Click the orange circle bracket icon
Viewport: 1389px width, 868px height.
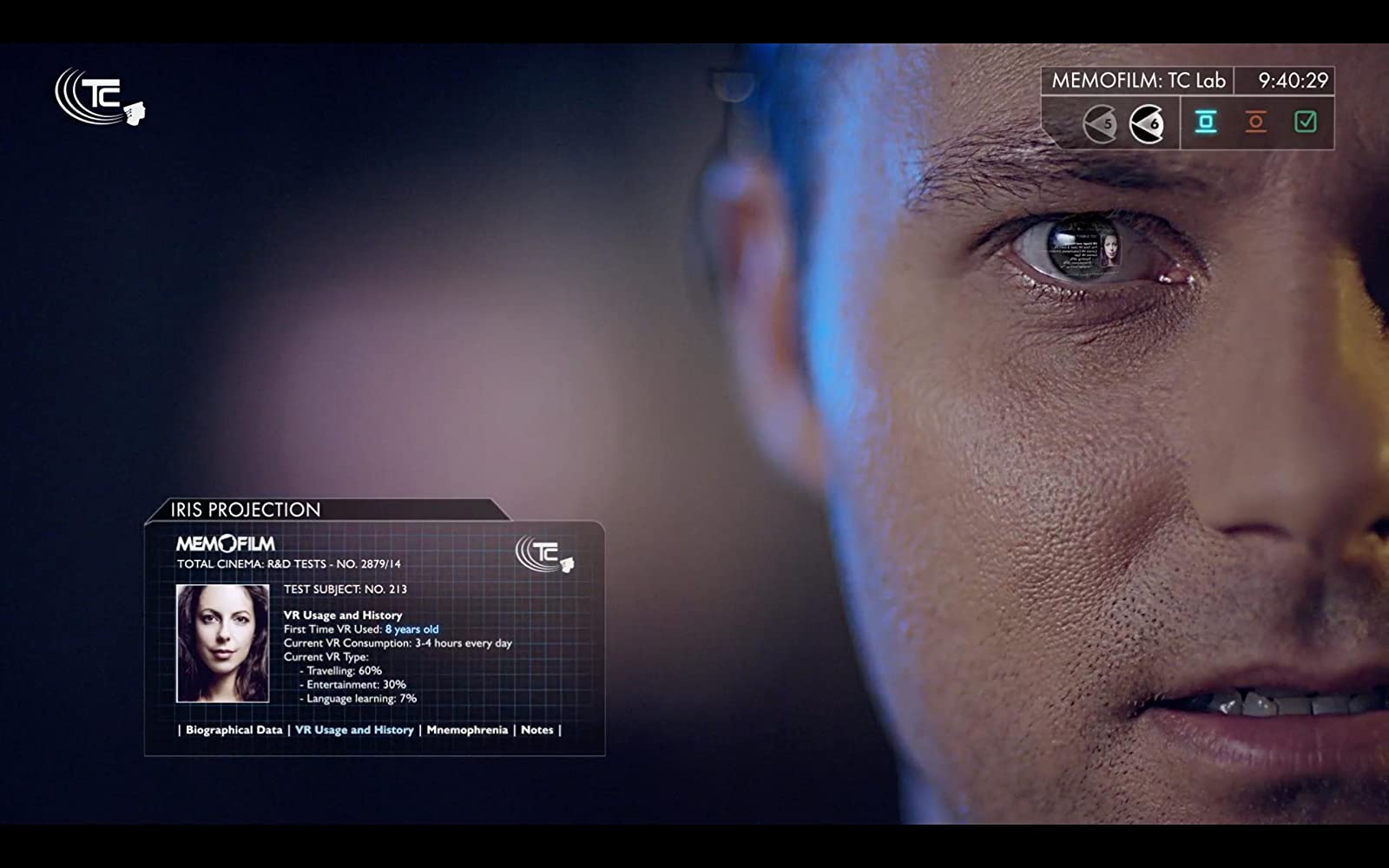click(x=1255, y=122)
